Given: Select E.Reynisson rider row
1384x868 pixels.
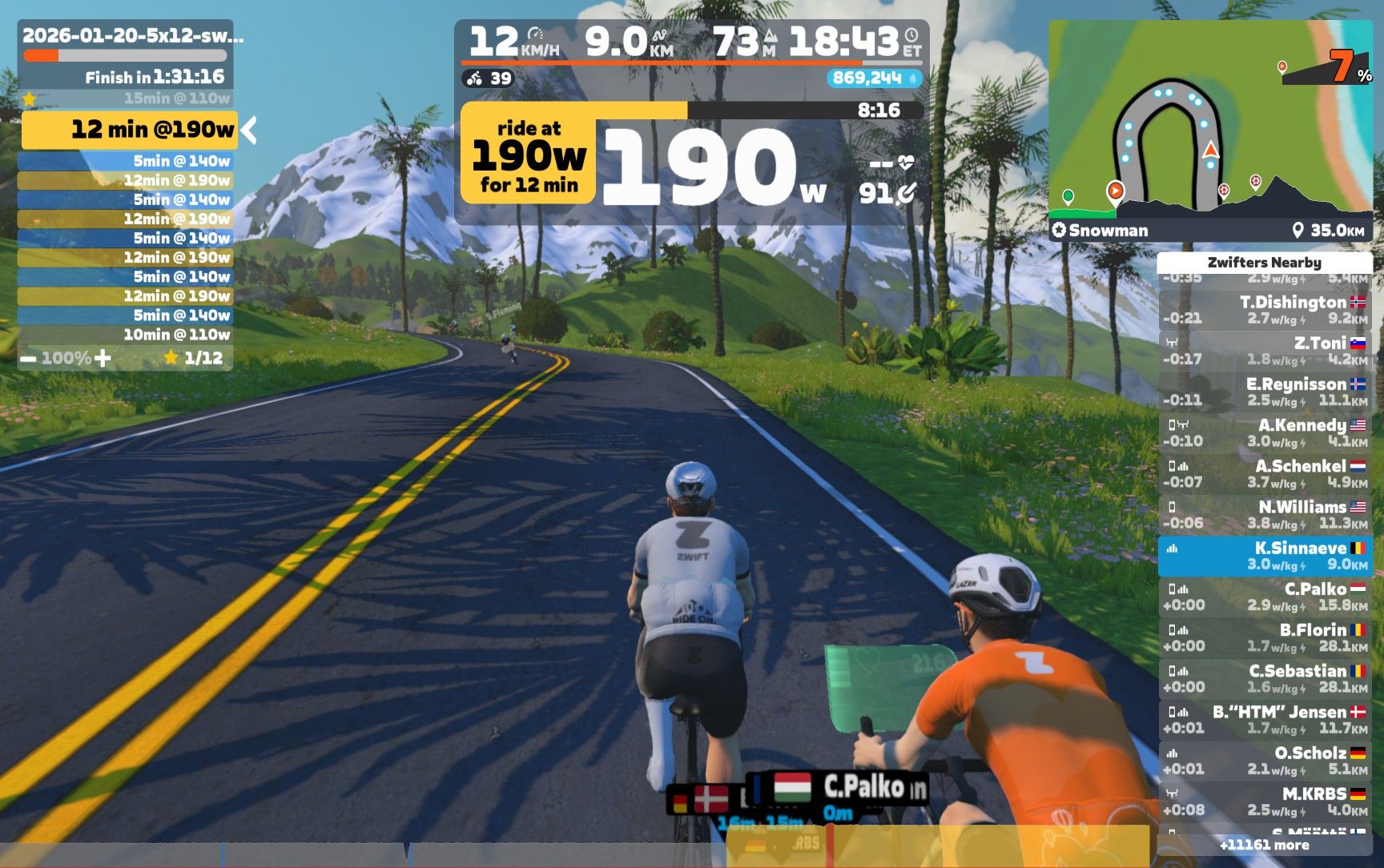Looking at the screenshot, I should pos(1265,392).
